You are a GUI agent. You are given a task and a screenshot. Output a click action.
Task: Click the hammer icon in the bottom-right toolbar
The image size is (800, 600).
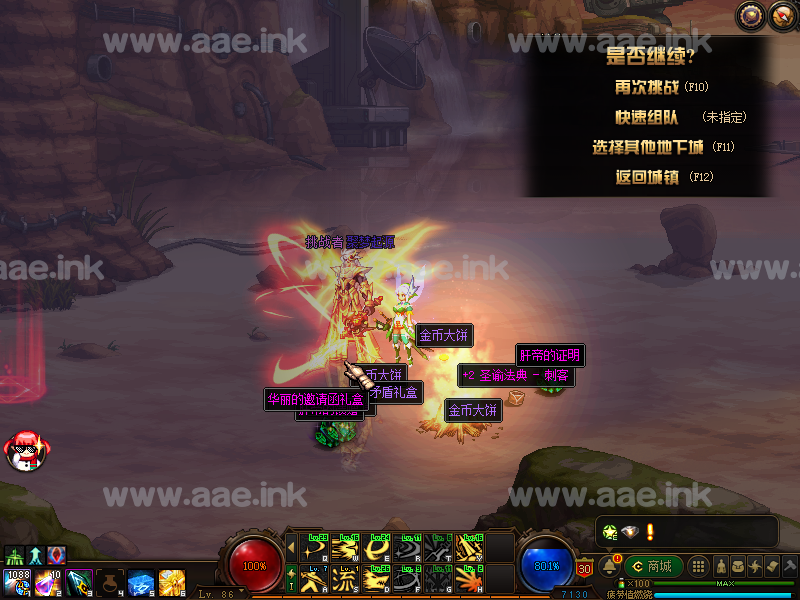click(x=790, y=566)
